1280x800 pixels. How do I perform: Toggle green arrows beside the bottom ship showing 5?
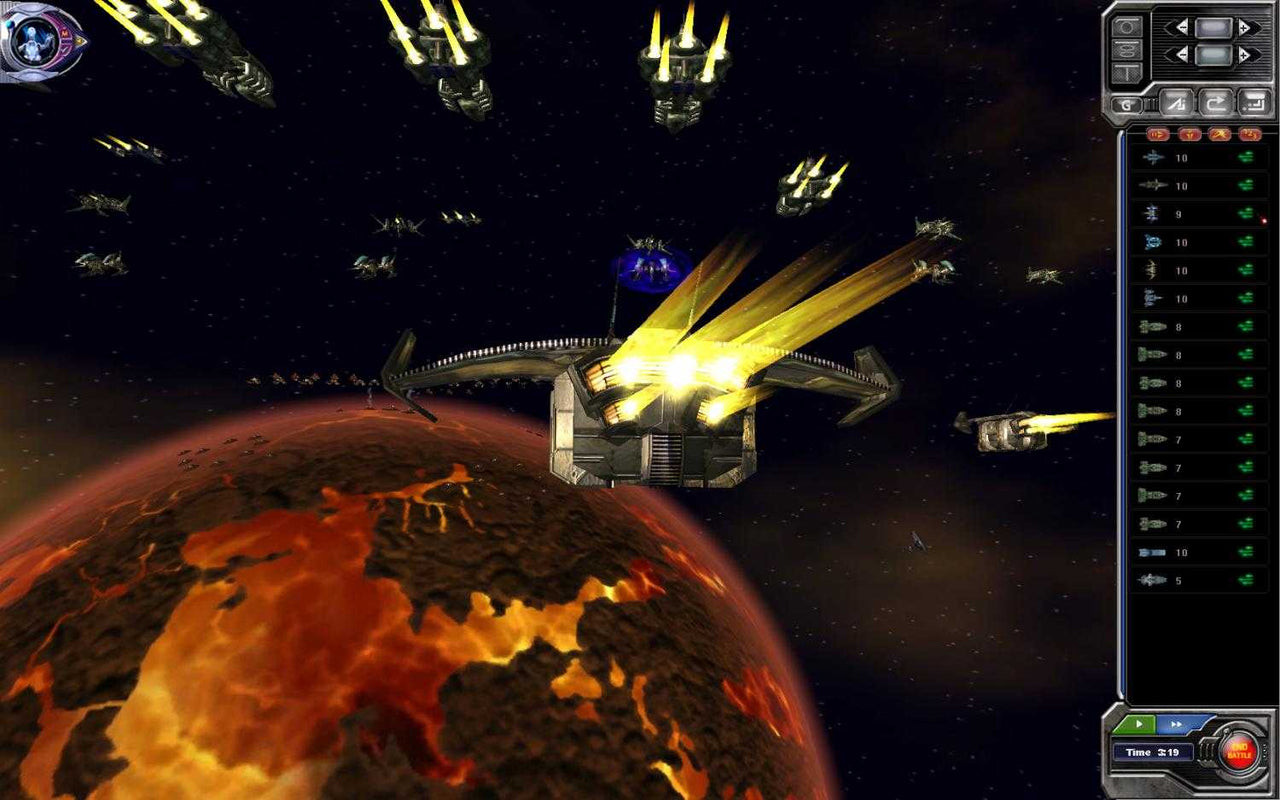pos(1247,579)
